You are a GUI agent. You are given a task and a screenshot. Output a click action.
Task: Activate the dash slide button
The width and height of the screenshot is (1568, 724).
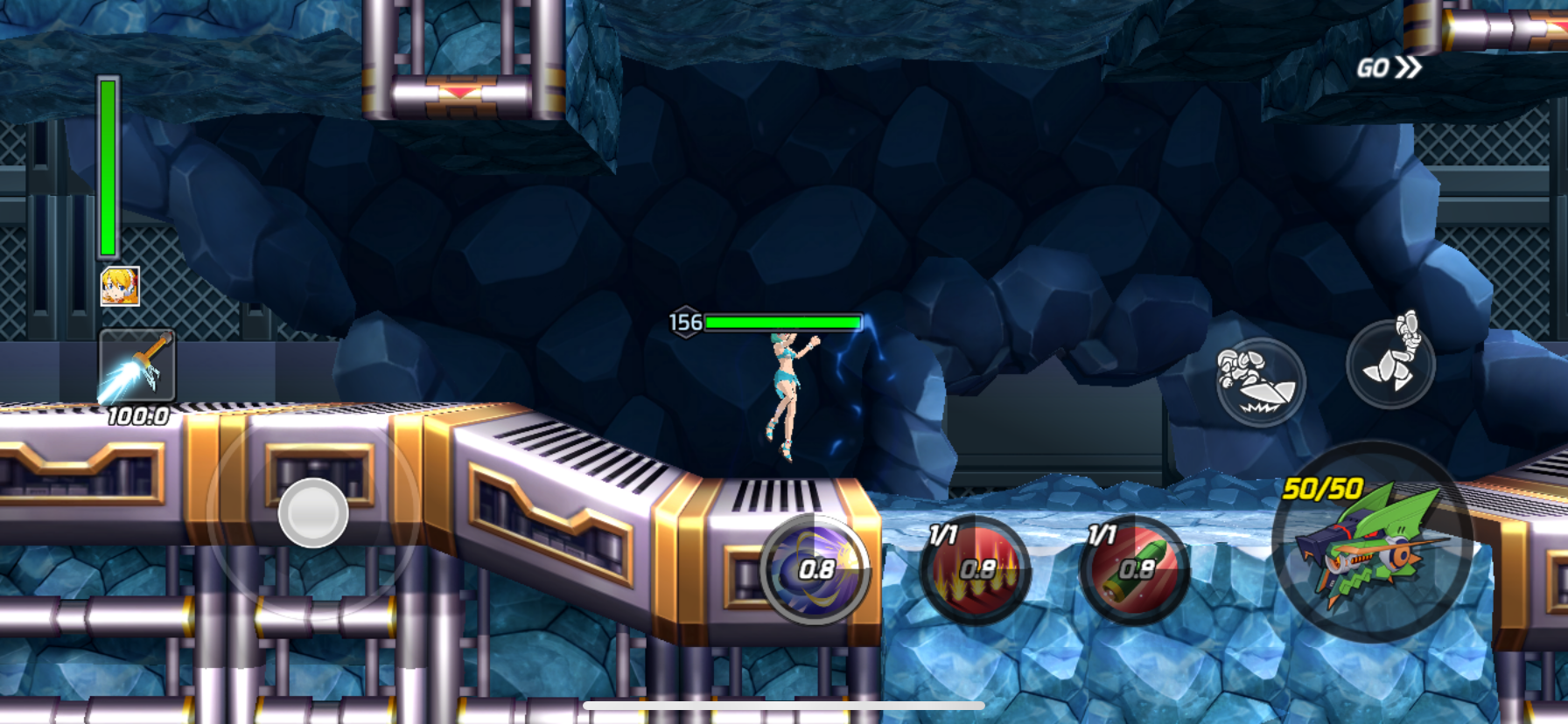pyautogui.click(x=1261, y=382)
